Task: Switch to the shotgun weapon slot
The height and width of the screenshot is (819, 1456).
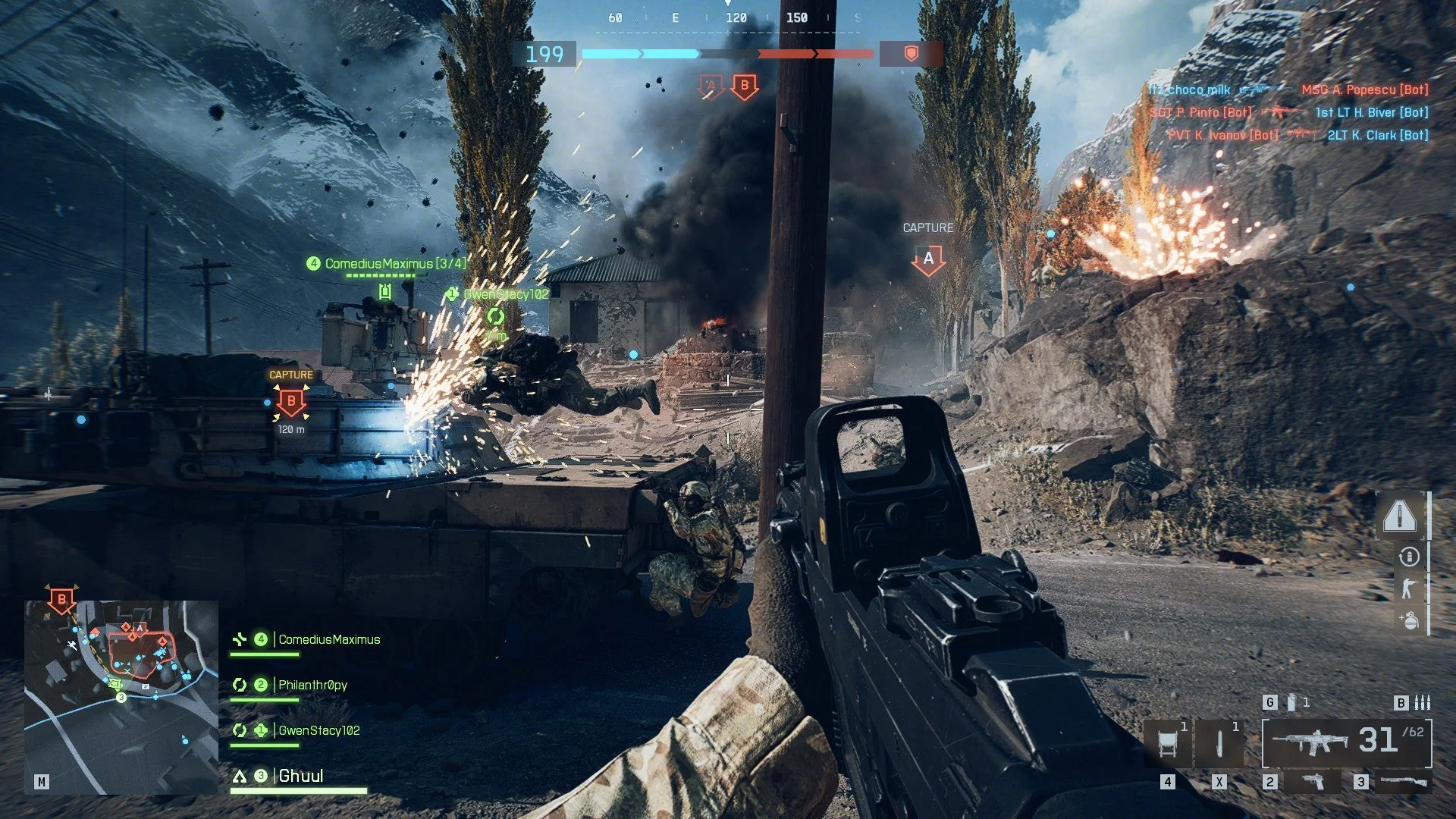Action: tap(1404, 781)
